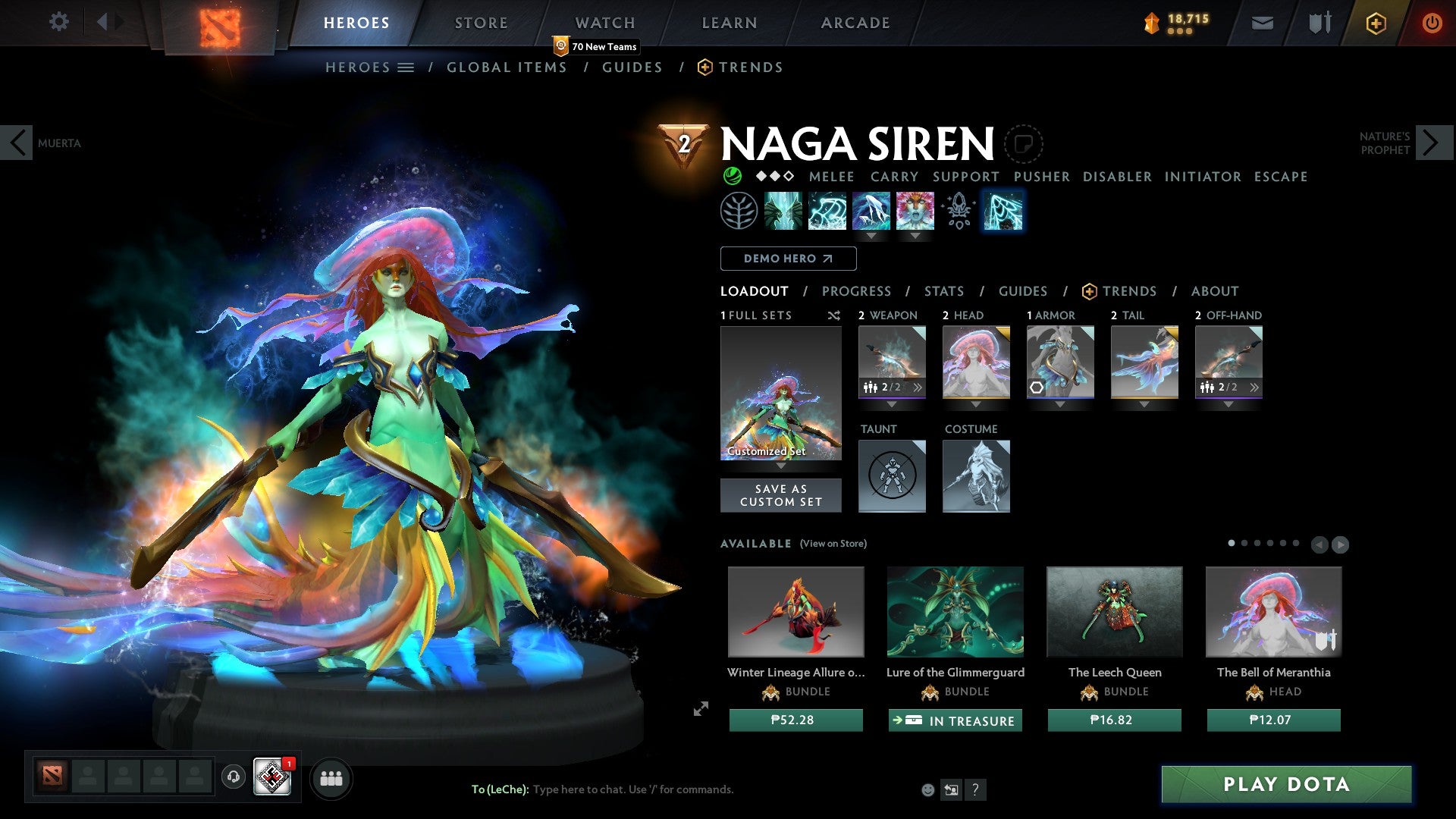Expand the Tail slot chevron
The height and width of the screenshot is (819, 1456).
point(1144,405)
